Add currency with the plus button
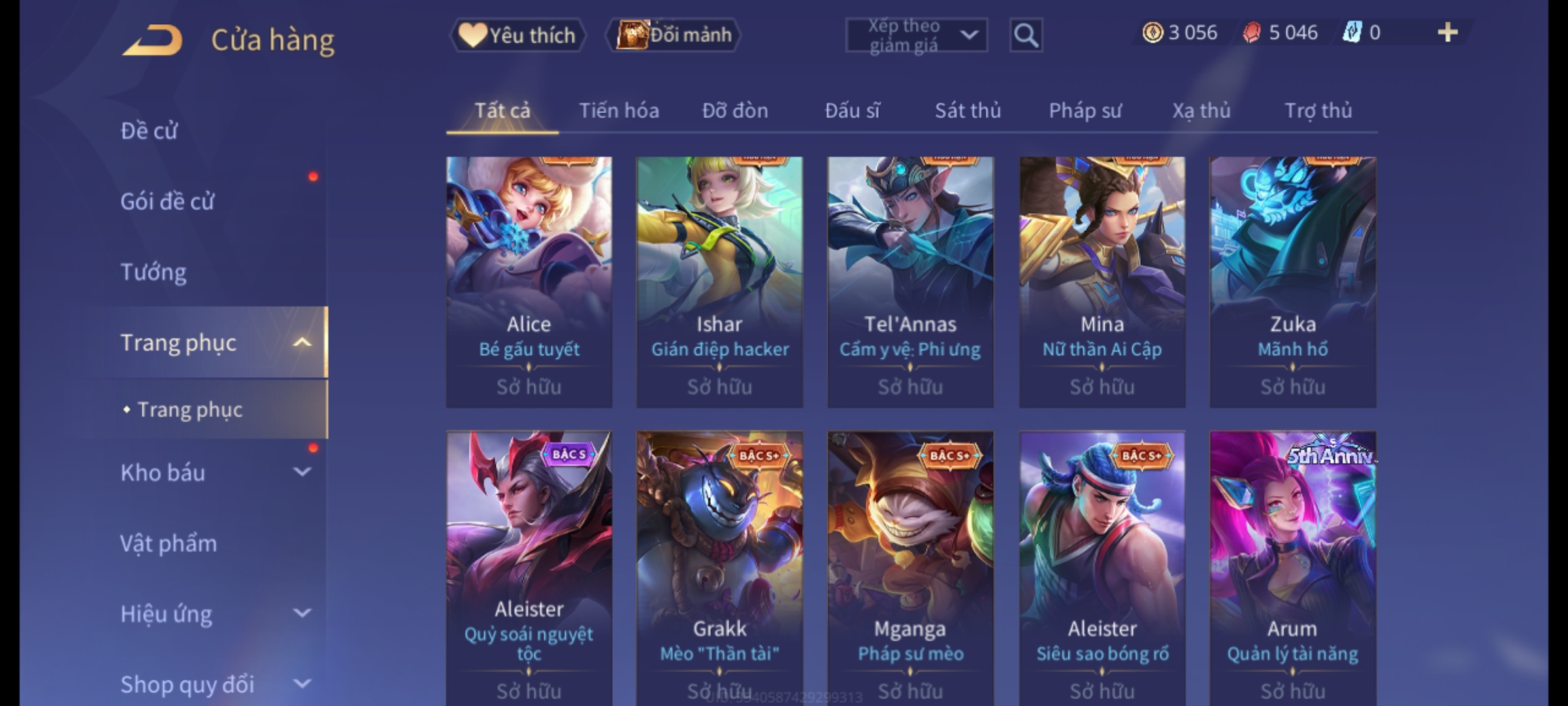Screen dimensions: 1568x706 1448,33
